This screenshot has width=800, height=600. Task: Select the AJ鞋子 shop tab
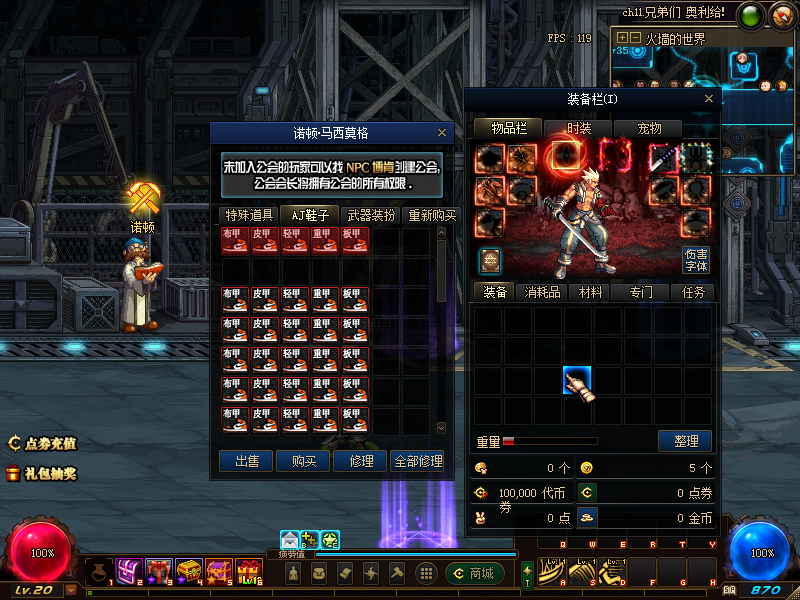click(309, 215)
